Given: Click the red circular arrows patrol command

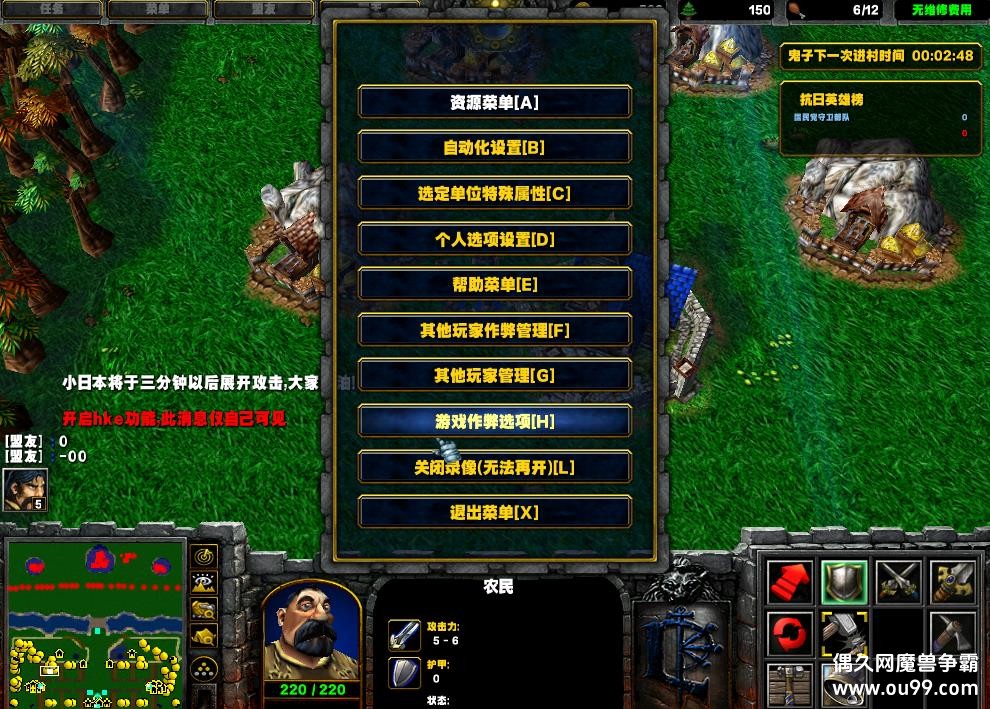Looking at the screenshot, I should pyautogui.click(x=790, y=634).
